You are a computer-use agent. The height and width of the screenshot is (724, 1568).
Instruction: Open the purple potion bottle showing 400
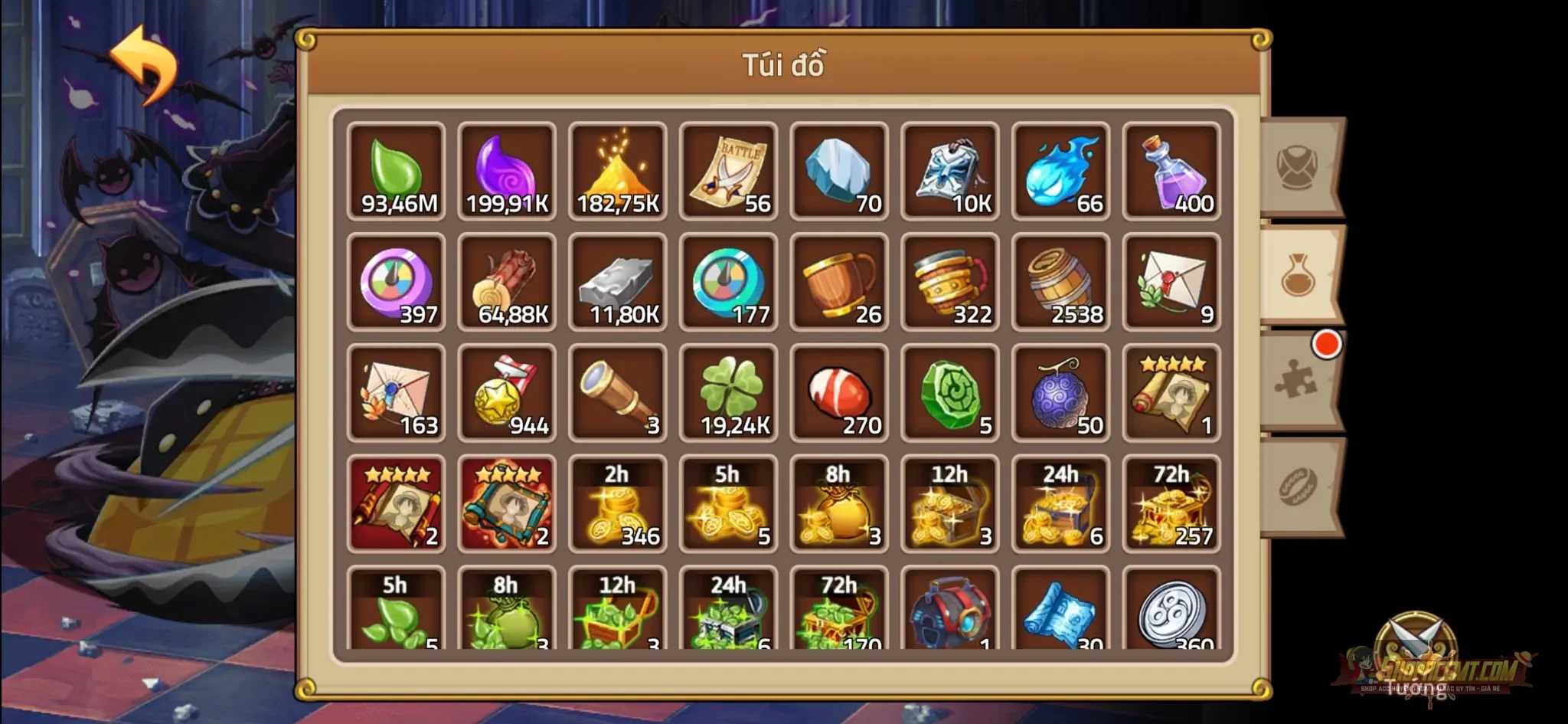click(x=1171, y=170)
